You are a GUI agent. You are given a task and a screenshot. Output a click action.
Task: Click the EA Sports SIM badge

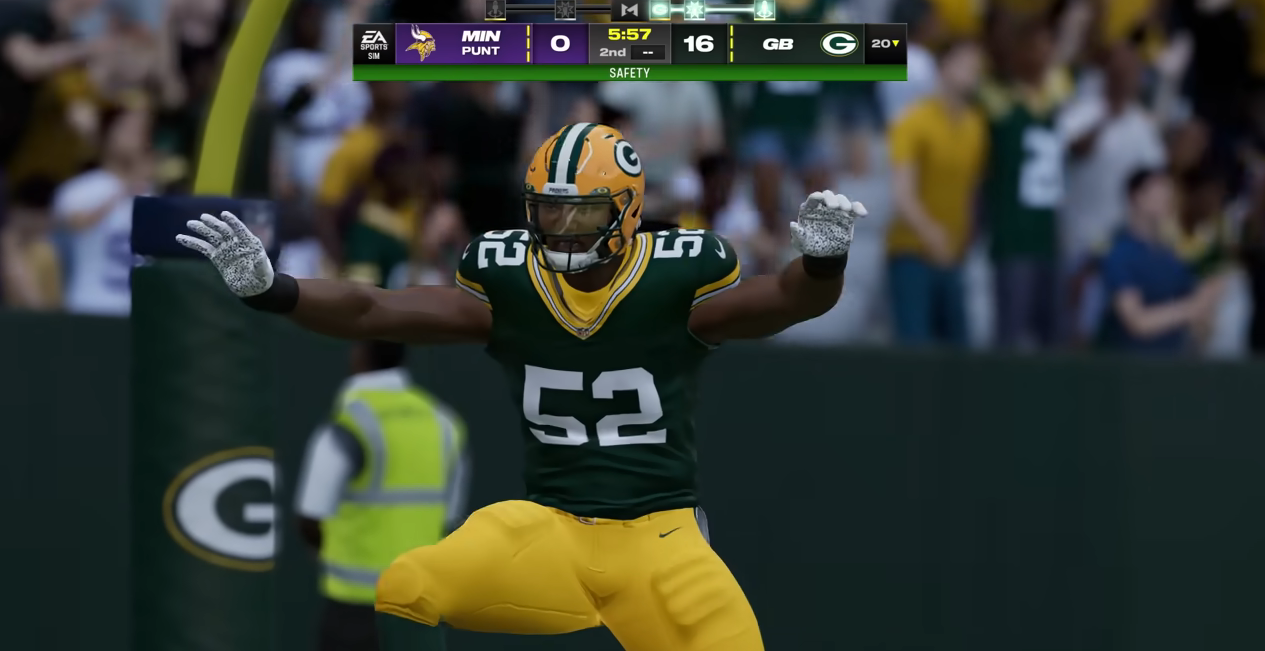[x=374, y=44]
